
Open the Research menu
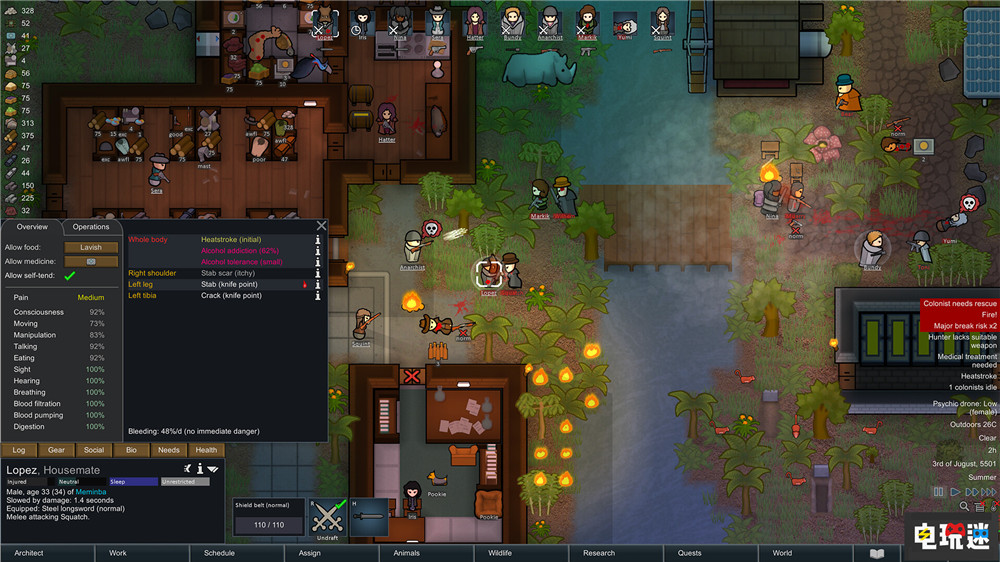click(x=598, y=552)
